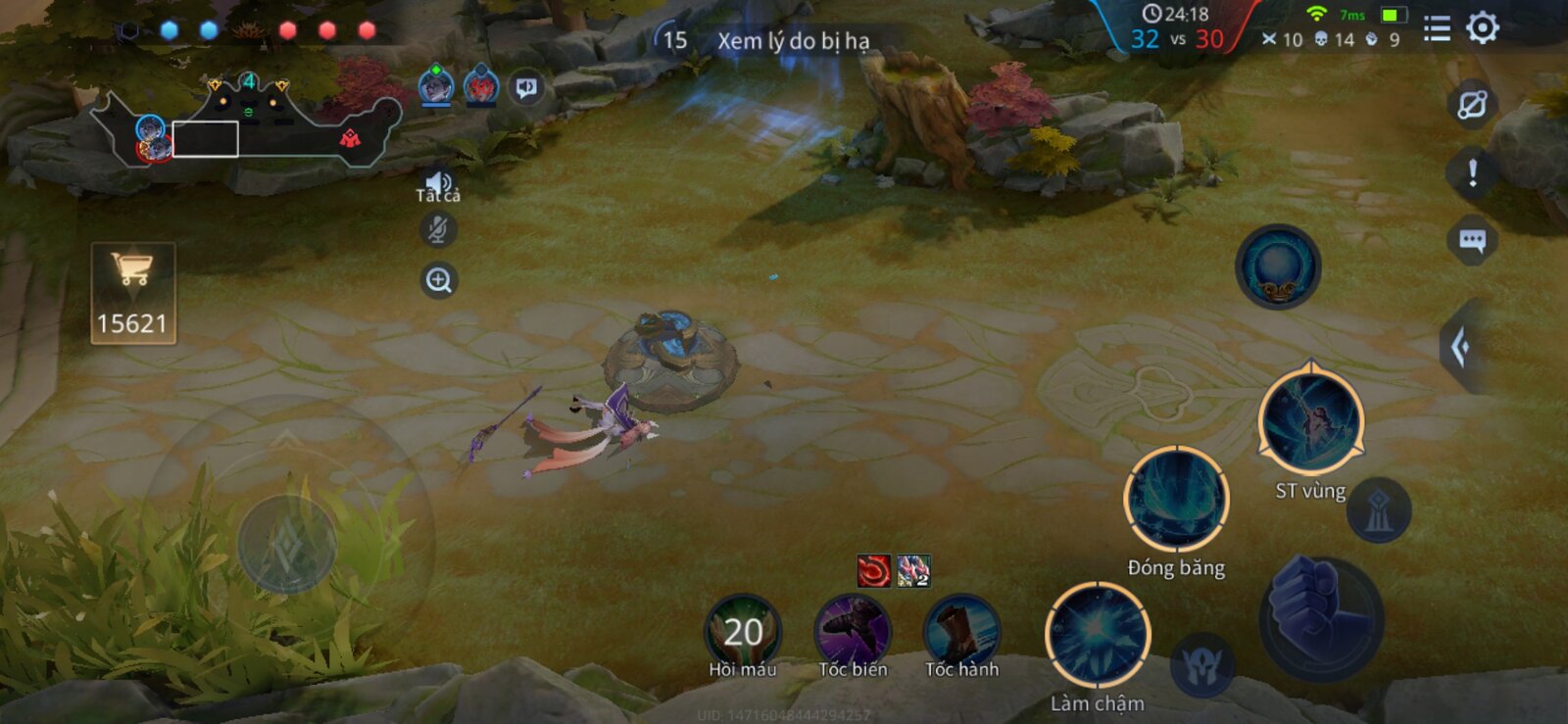
Task: Toggle the muted microphone
Action: pyautogui.click(x=438, y=230)
